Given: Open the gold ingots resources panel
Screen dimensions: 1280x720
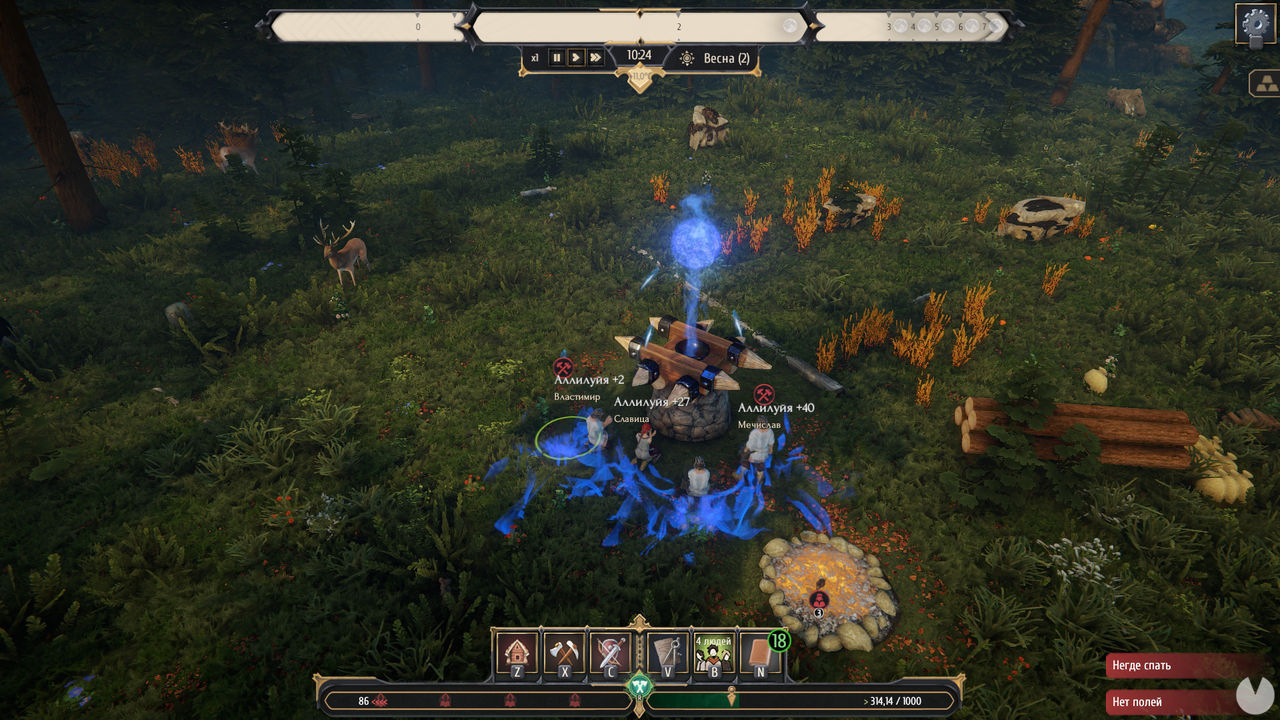Looking at the screenshot, I should point(1263,84).
